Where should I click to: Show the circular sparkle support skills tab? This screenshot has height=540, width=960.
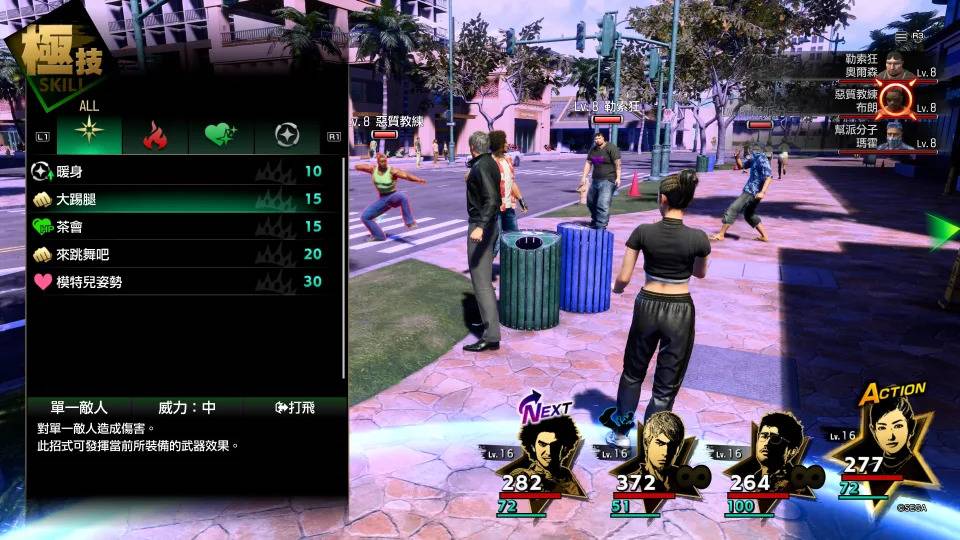pos(287,135)
